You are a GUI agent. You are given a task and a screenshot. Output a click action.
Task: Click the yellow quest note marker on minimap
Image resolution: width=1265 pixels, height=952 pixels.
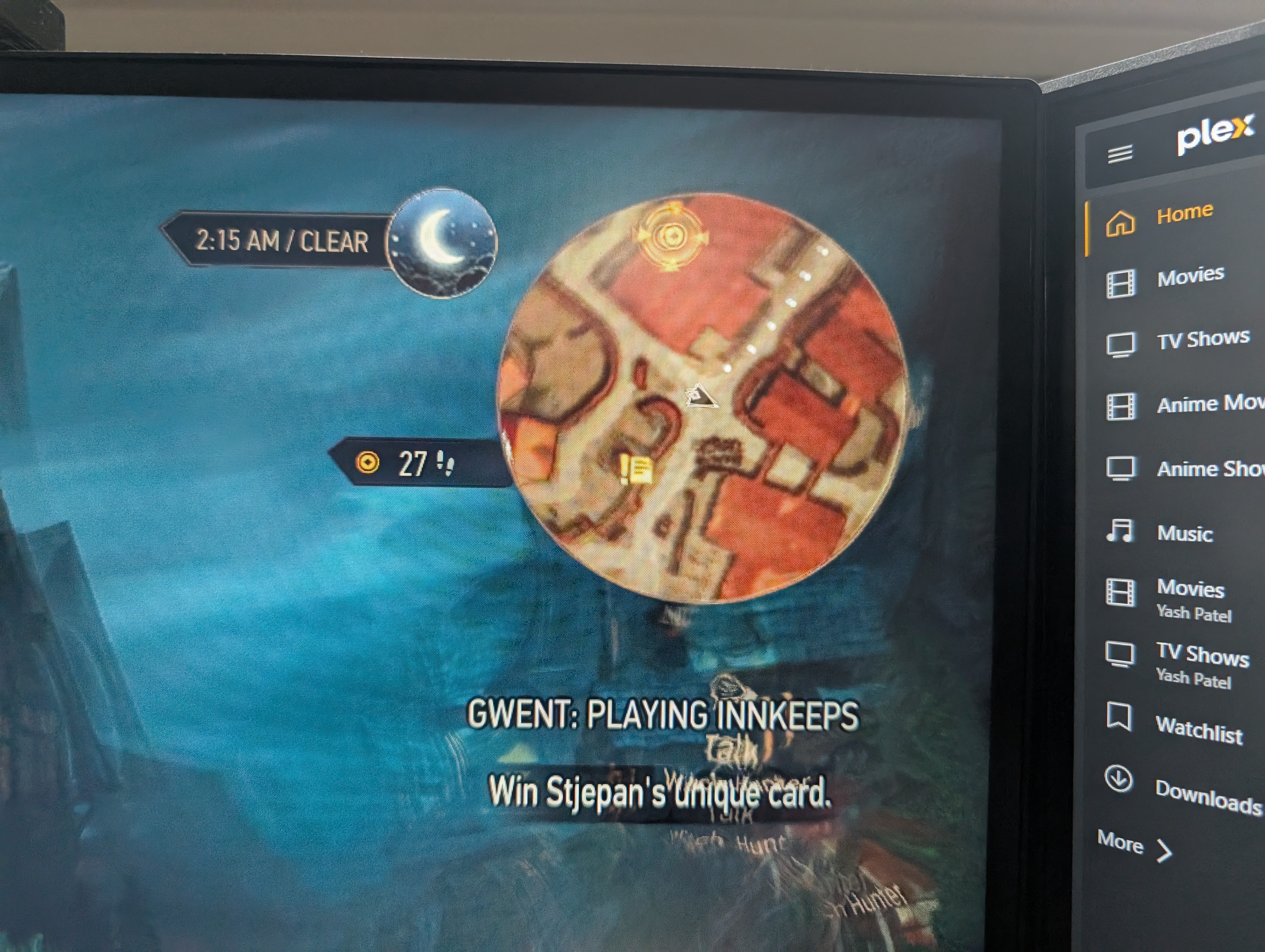pyautogui.click(x=637, y=470)
